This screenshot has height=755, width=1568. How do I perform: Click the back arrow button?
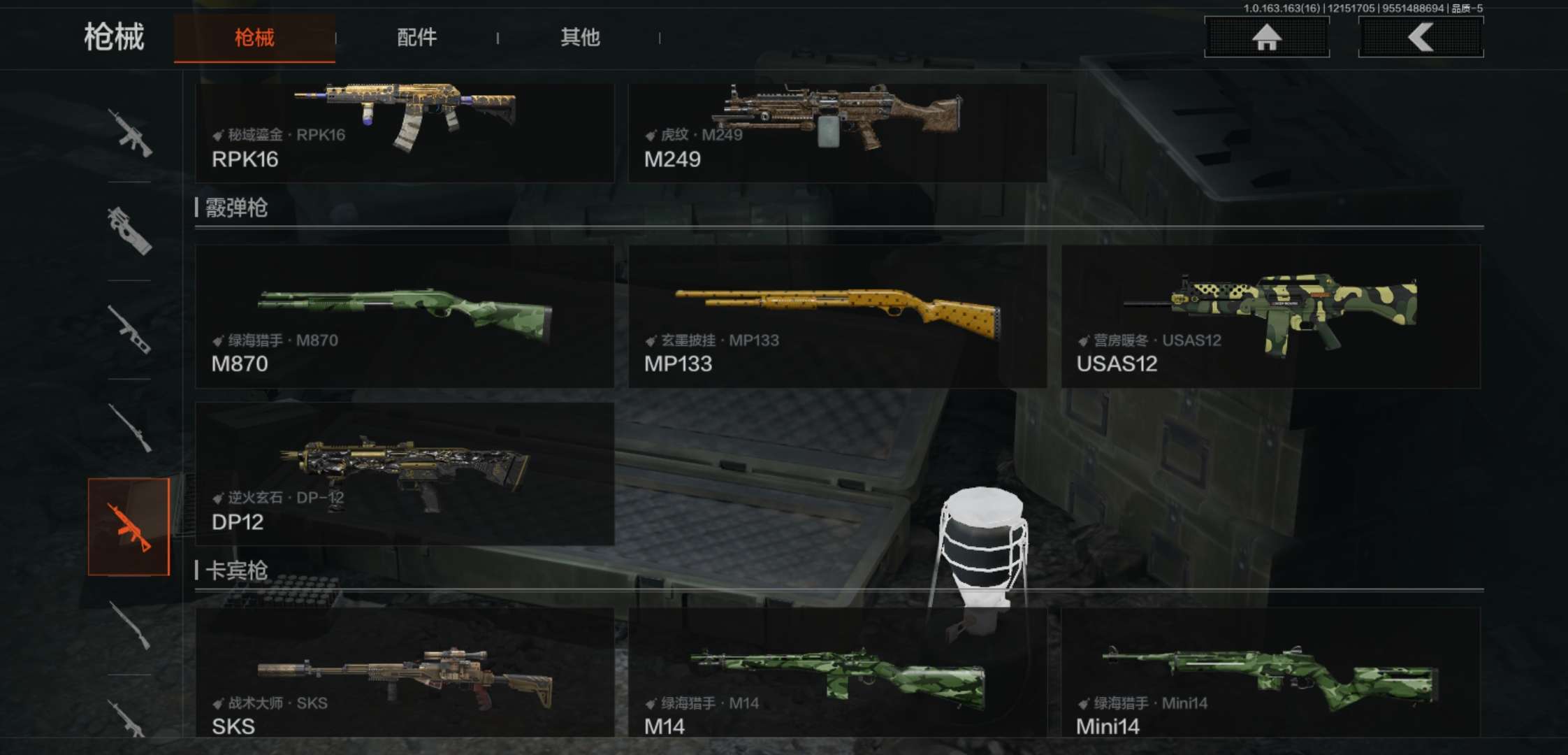pos(1421,37)
